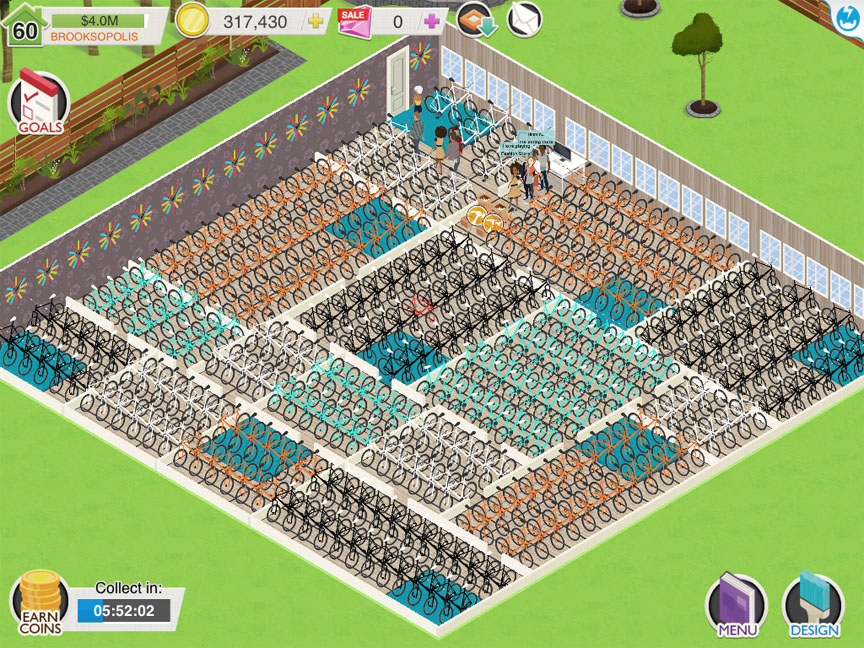The image size is (864, 648).
Task: Open the Earn Coins offer
Action: 38,602
